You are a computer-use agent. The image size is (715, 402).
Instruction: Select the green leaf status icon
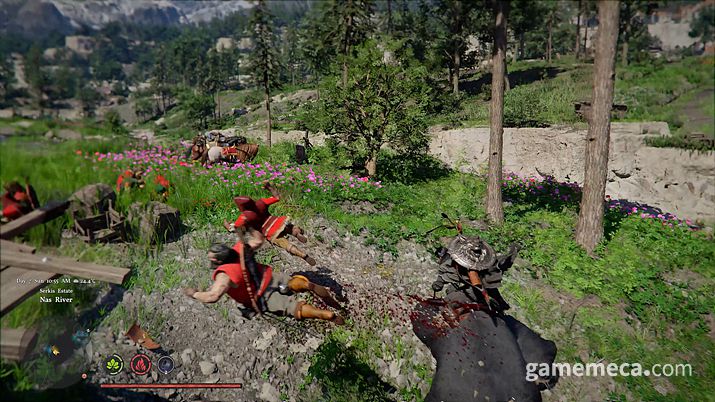[x=114, y=365]
